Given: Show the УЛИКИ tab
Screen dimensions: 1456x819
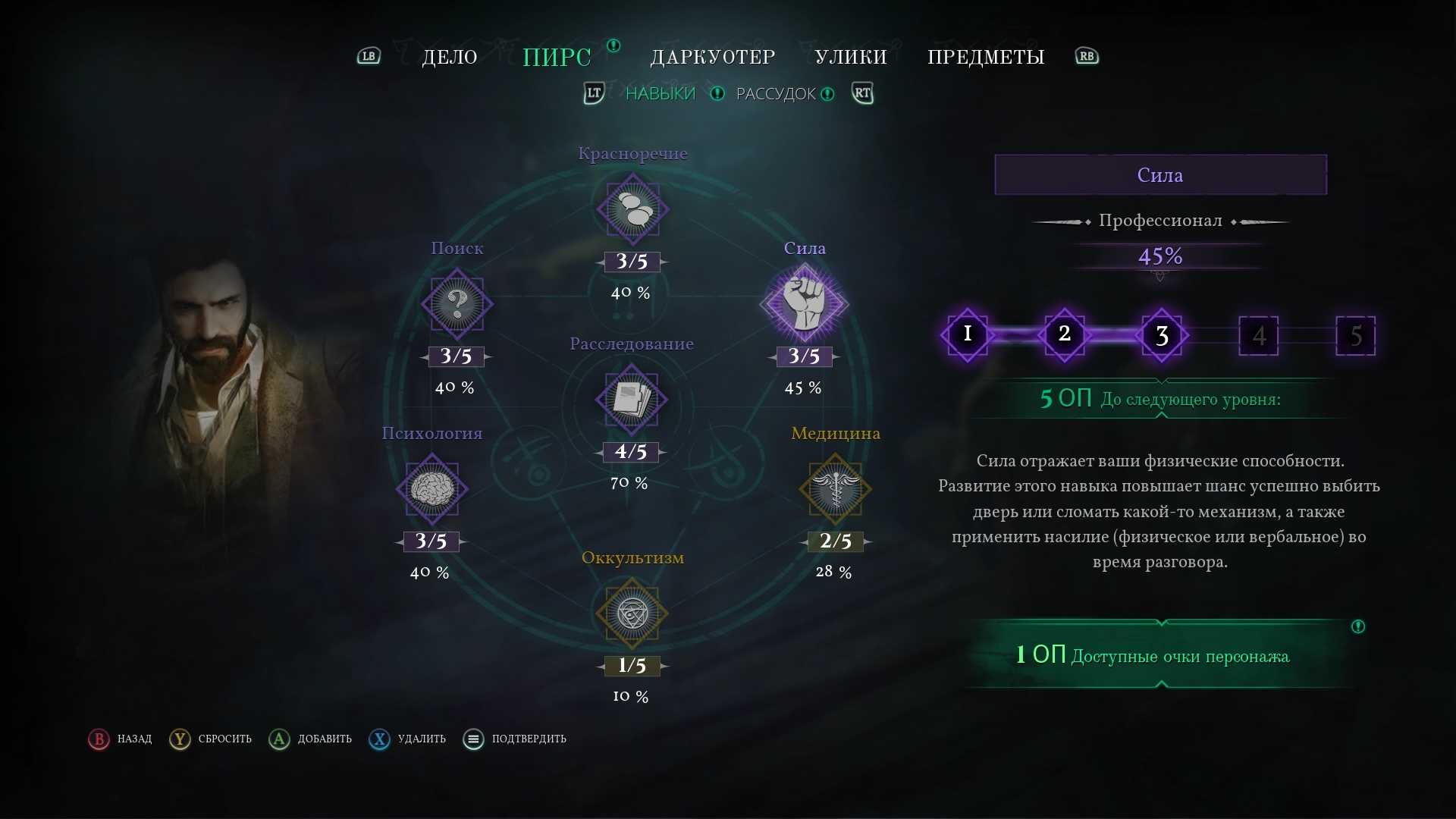Looking at the screenshot, I should click(851, 57).
